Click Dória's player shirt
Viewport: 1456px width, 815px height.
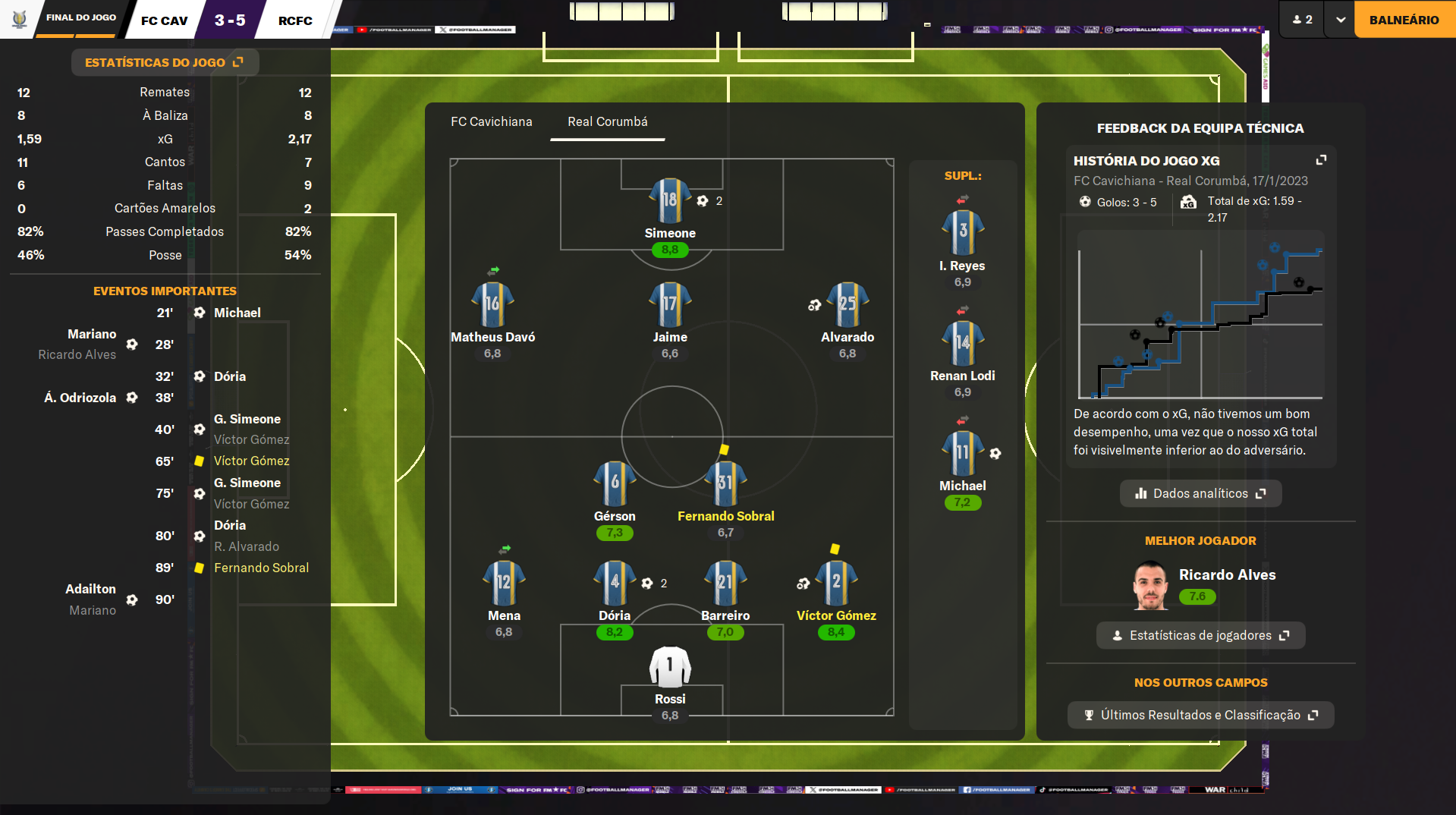pyautogui.click(x=614, y=584)
